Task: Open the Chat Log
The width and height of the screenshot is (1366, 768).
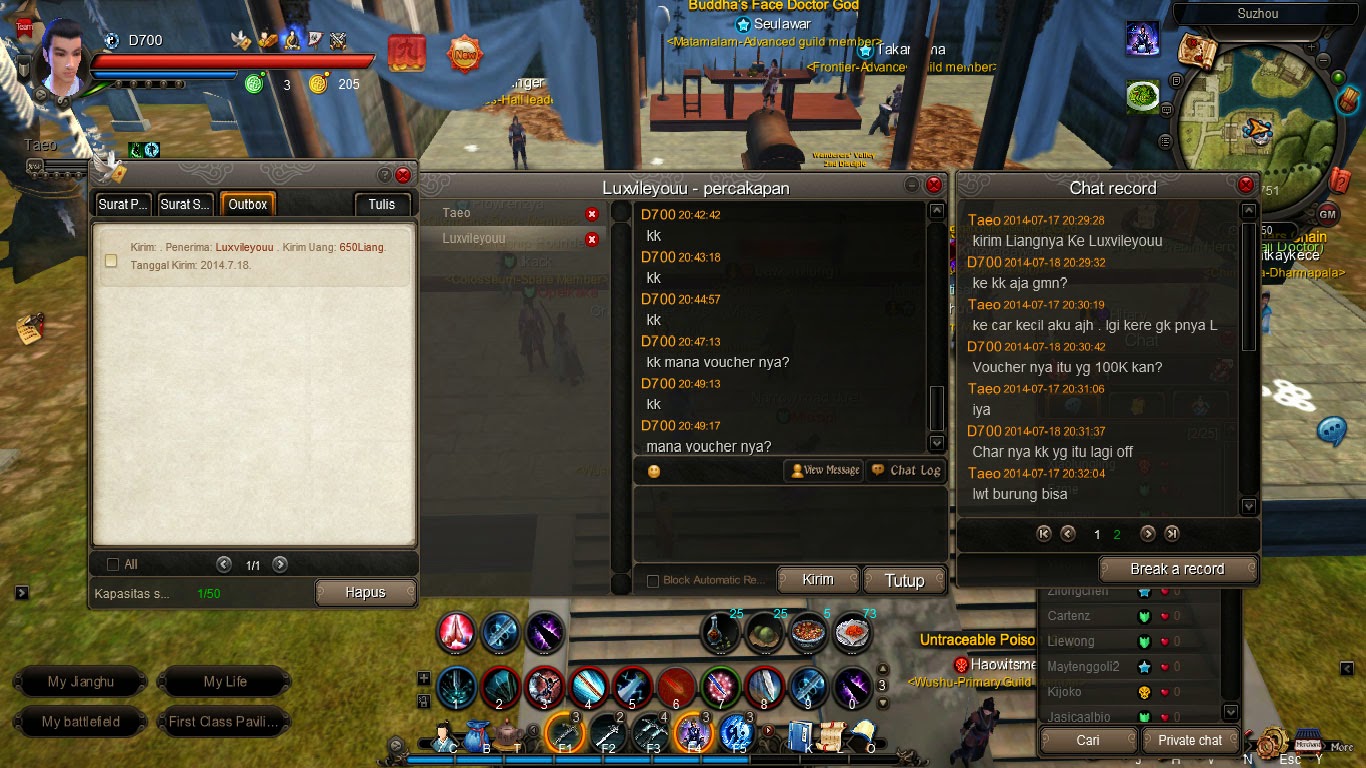Action: point(906,470)
